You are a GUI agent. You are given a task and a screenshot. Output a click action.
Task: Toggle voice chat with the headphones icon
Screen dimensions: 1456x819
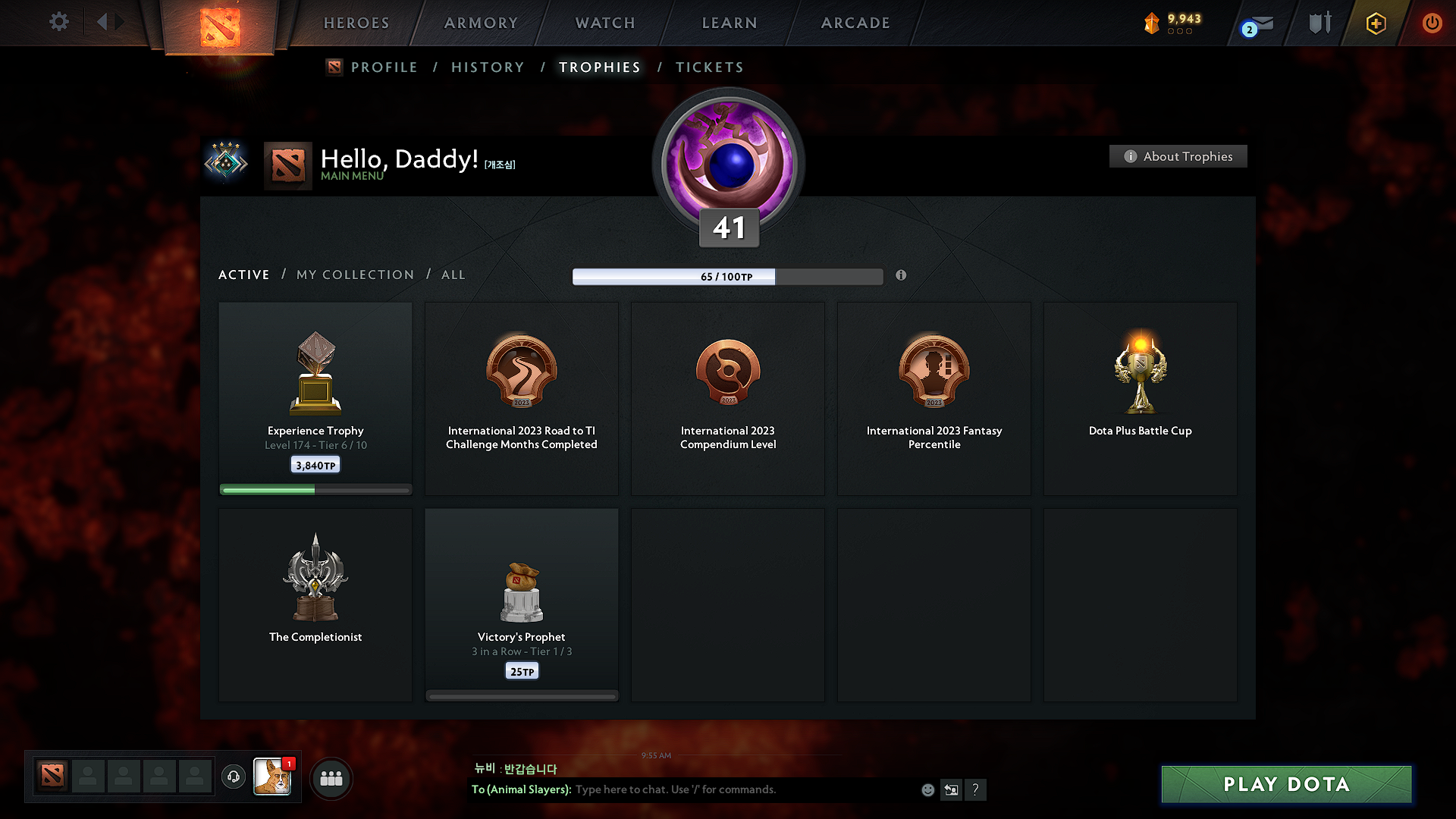tap(234, 777)
